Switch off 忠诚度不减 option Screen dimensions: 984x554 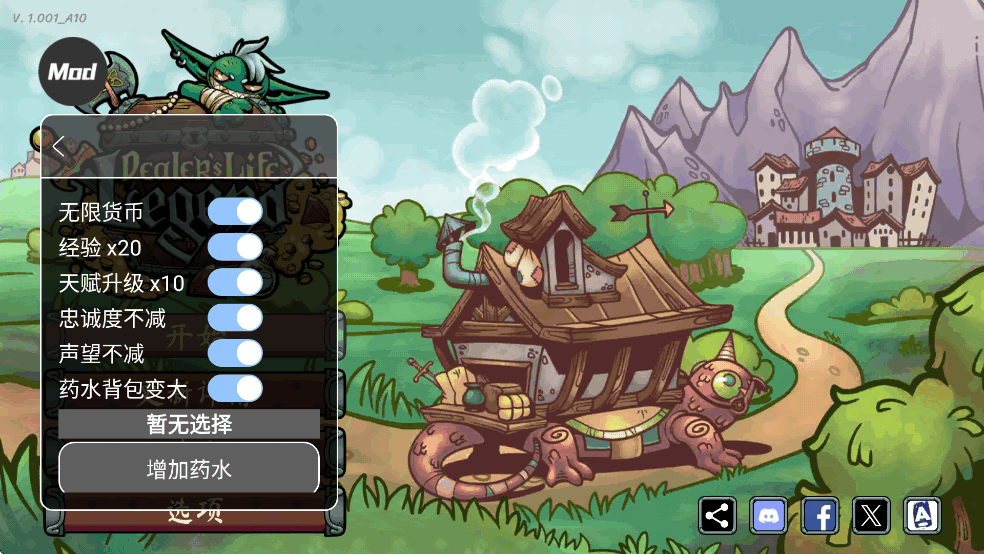(x=235, y=318)
